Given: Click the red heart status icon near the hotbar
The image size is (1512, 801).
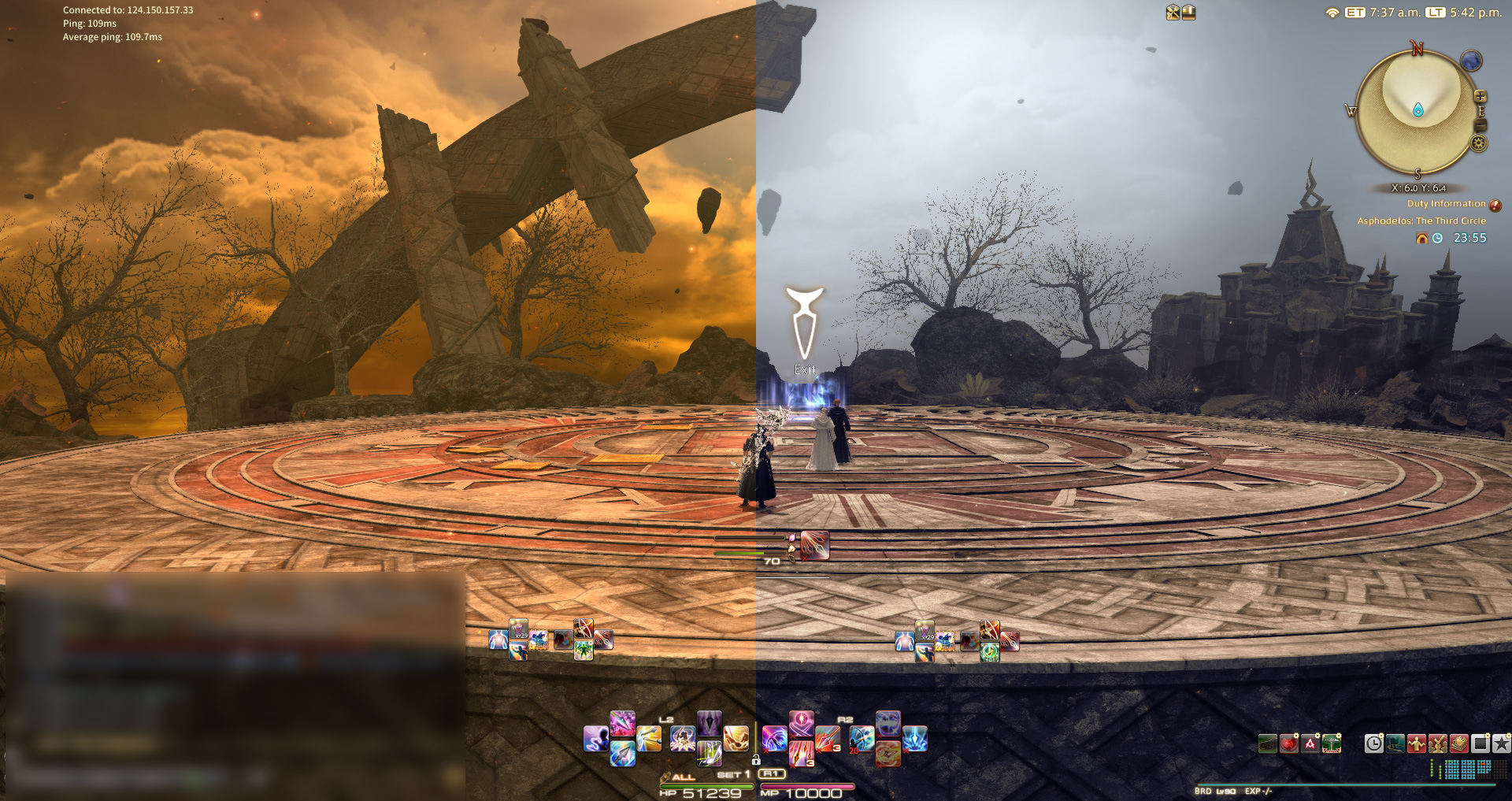Looking at the screenshot, I should click(1289, 744).
